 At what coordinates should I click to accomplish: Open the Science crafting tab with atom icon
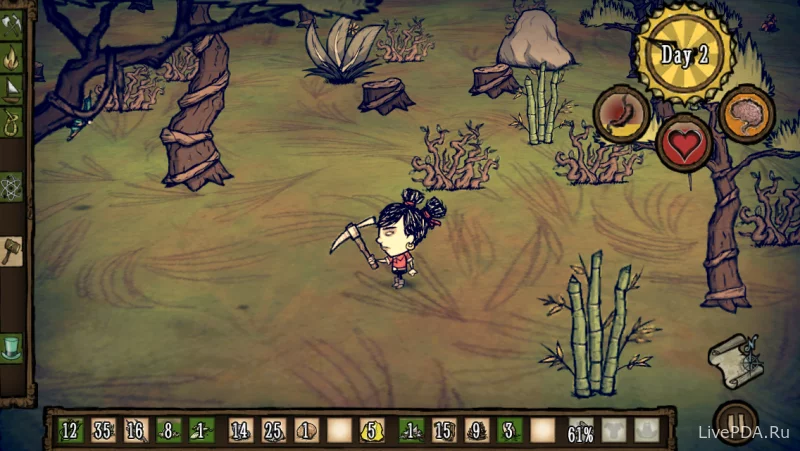coord(11,186)
